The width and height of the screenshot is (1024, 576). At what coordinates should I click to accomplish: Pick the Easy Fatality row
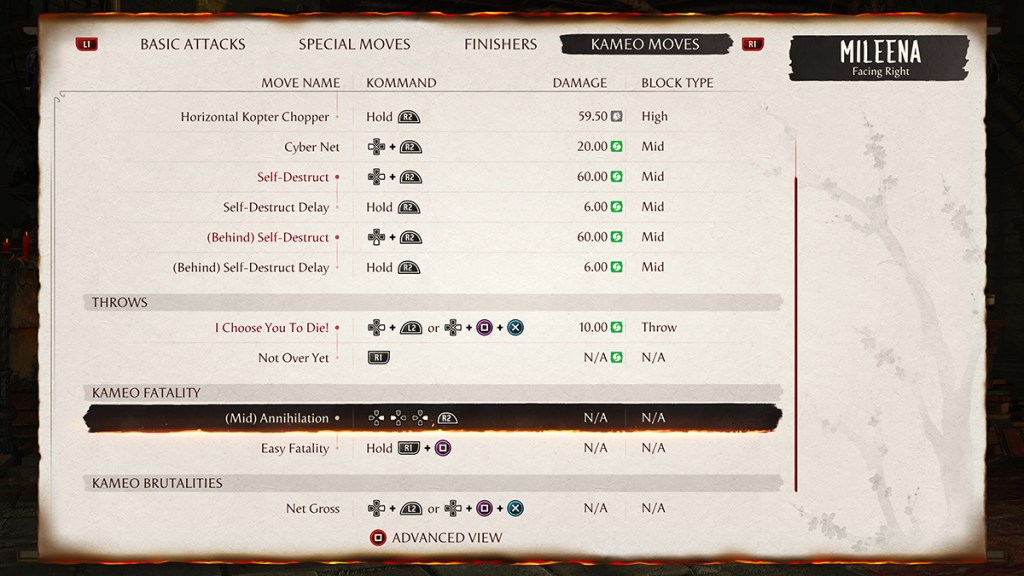click(295, 448)
